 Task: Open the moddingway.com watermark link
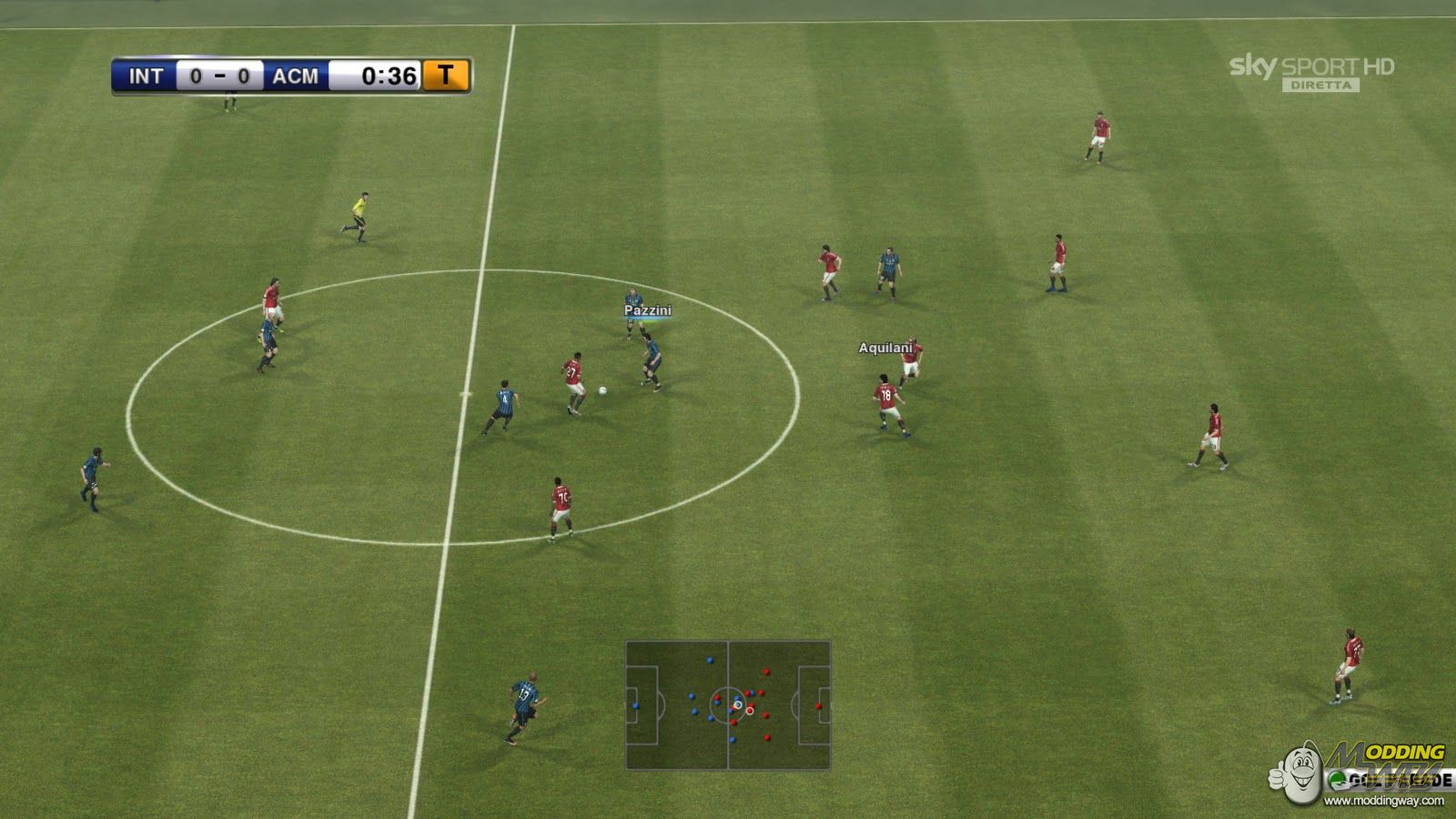click(1383, 801)
